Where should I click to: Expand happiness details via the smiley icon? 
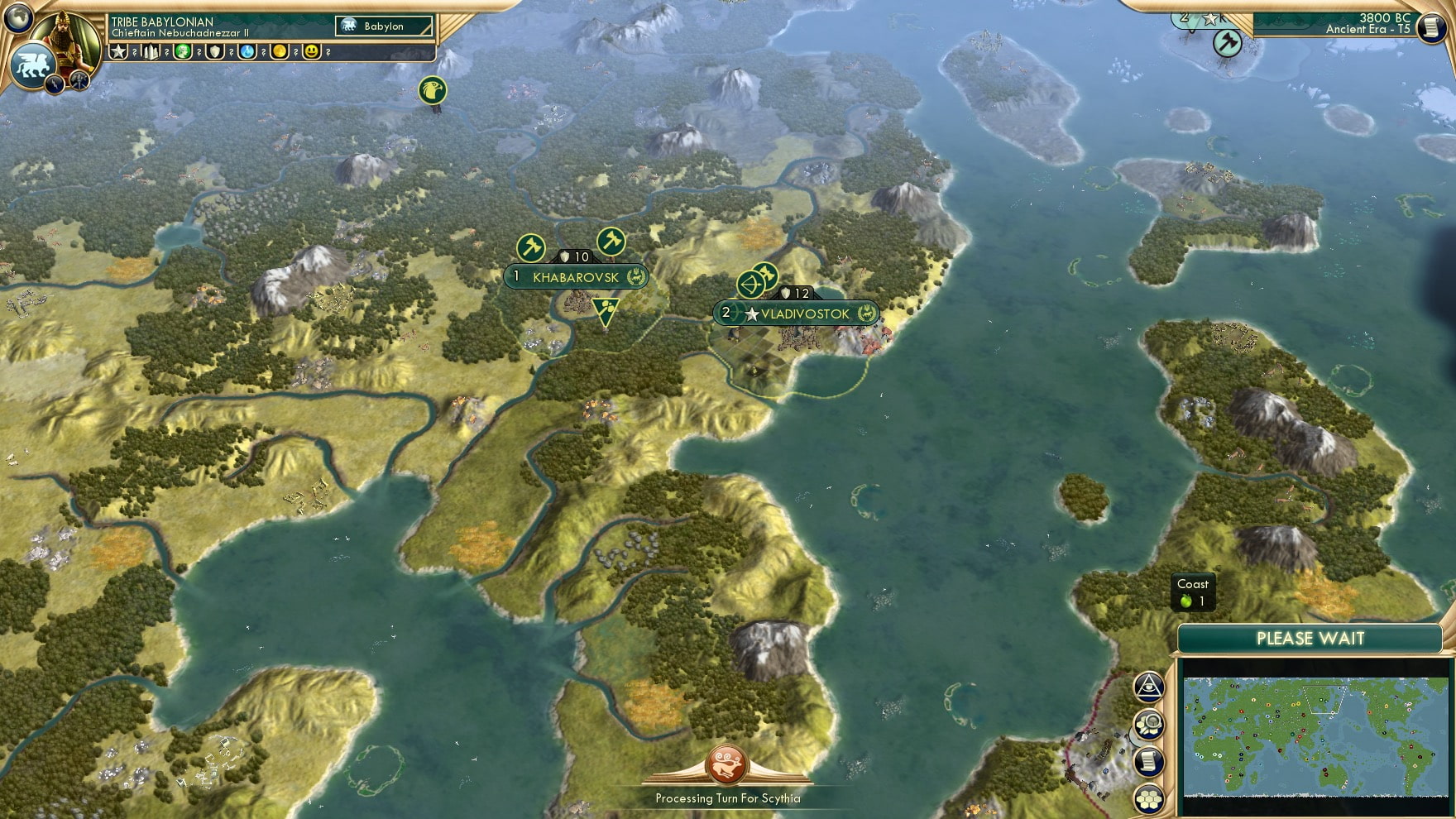(309, 52)
